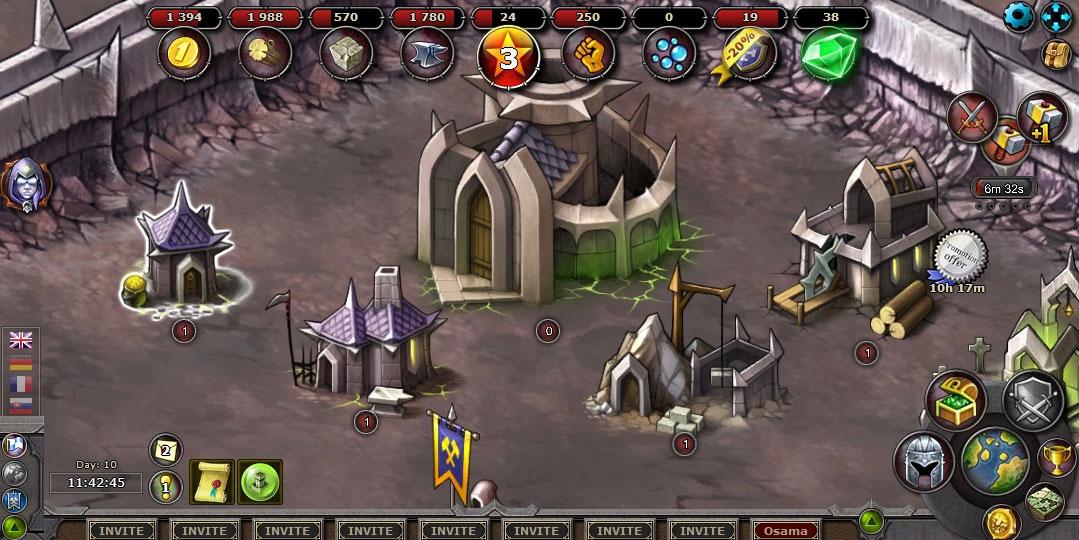Open the scroll with red seal
Screen dimensions: 1079x540
[211, 482]
